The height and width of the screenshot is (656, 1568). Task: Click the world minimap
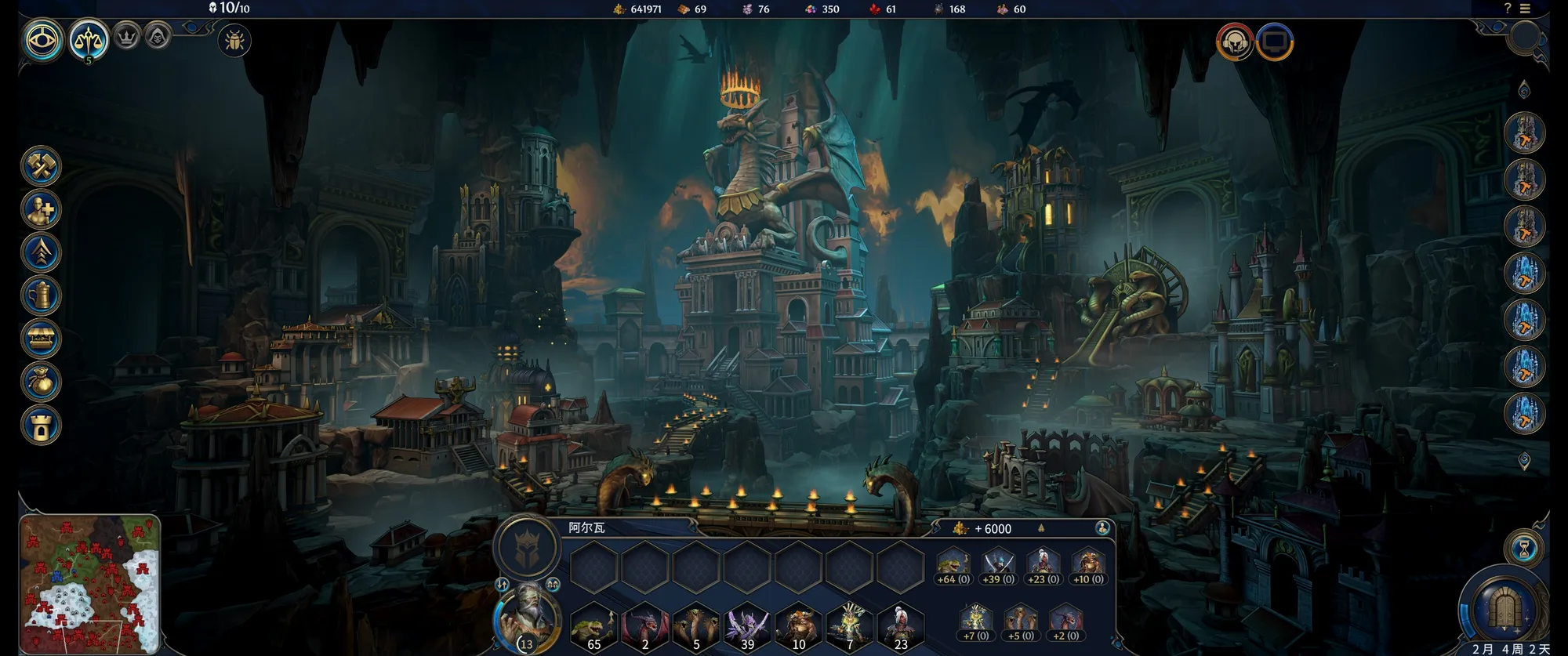coord(89,583)
